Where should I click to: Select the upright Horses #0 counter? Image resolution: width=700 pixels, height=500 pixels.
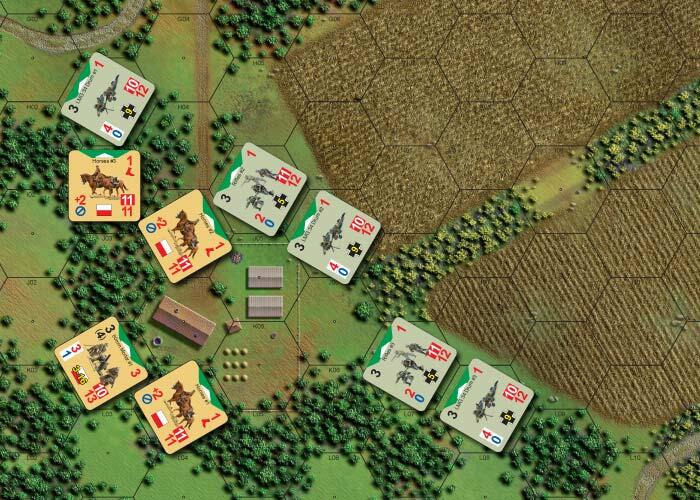[103, 188]
